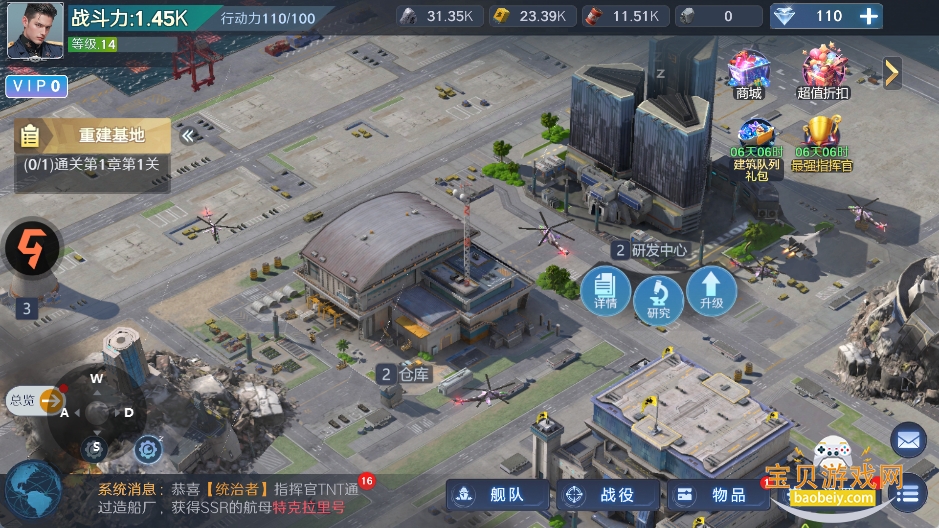Open 研究 research in the research center

click(658, 298)
